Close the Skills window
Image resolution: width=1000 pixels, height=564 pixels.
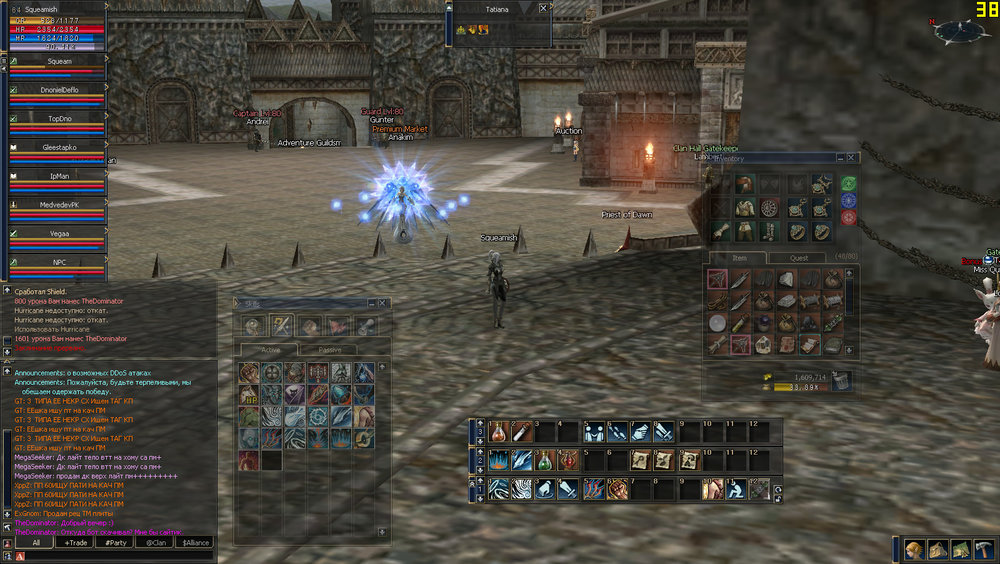[384, 303]
